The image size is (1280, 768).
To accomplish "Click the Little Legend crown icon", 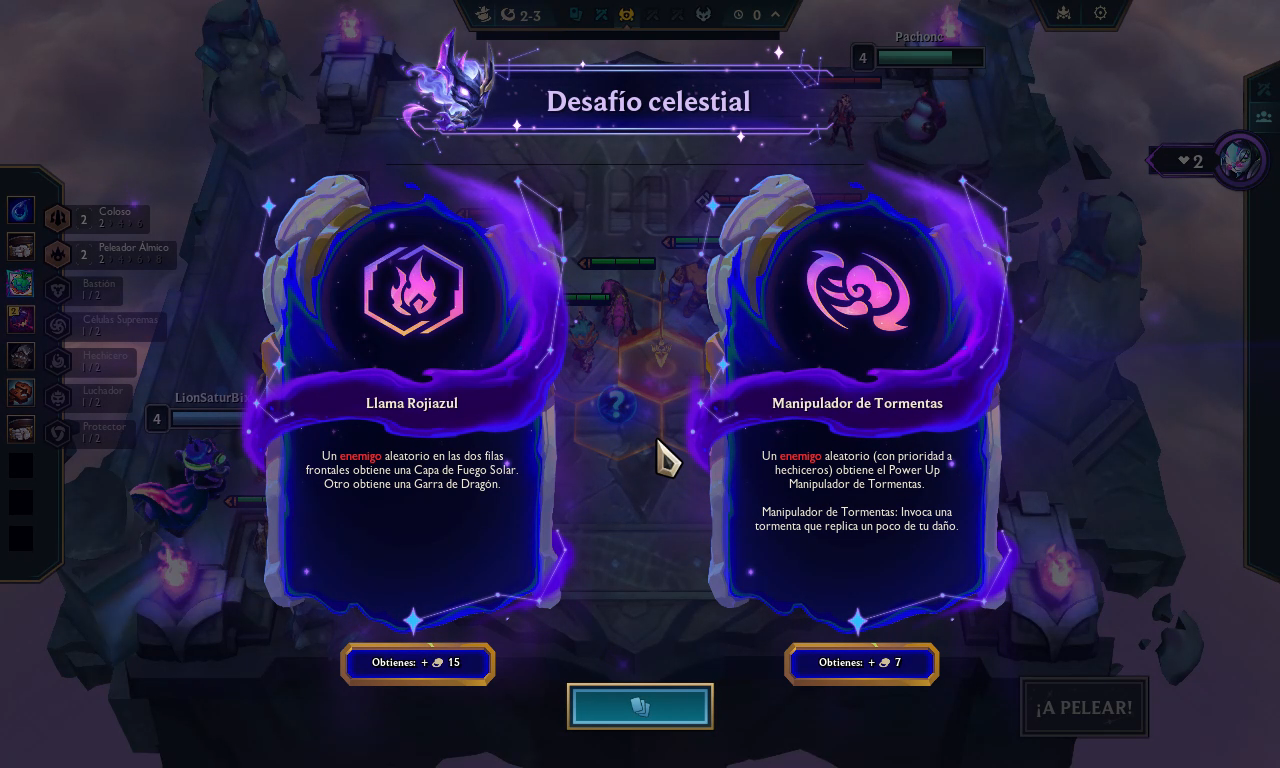I will coord(1063,13).
